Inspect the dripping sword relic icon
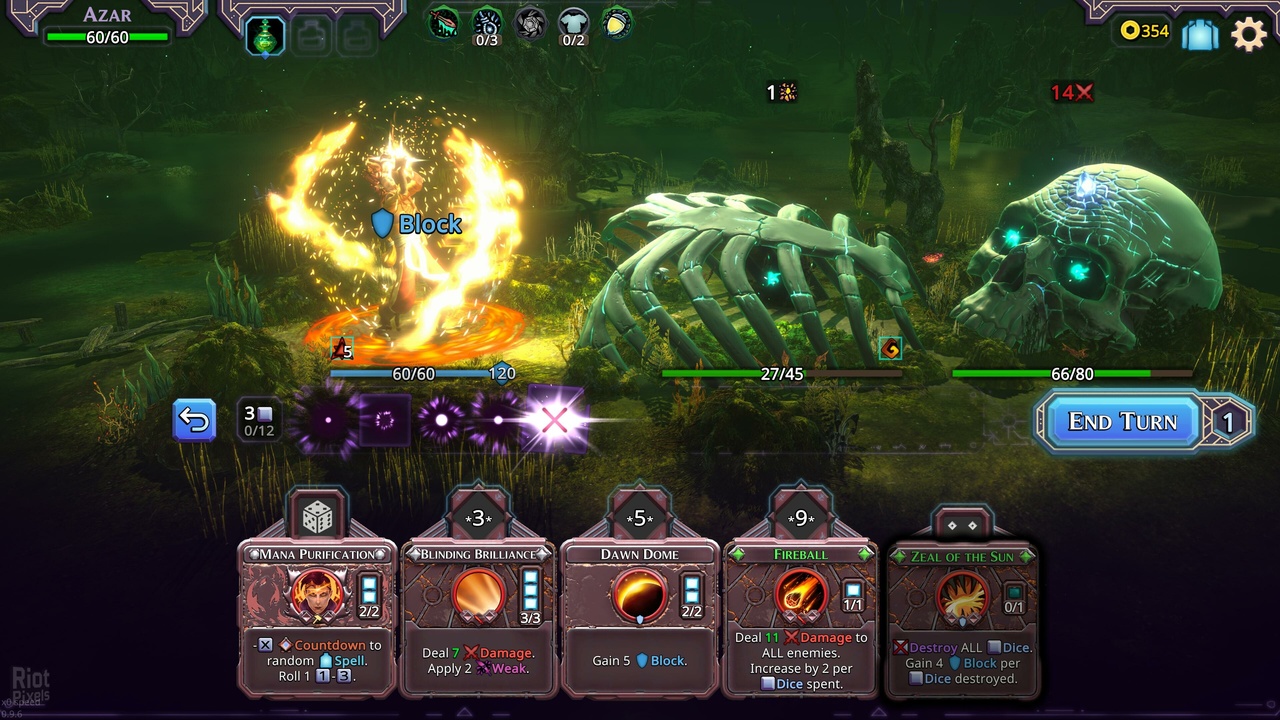Image resolution: width=1280 pixels, height=720 pixels. click(x=444, y=22)
